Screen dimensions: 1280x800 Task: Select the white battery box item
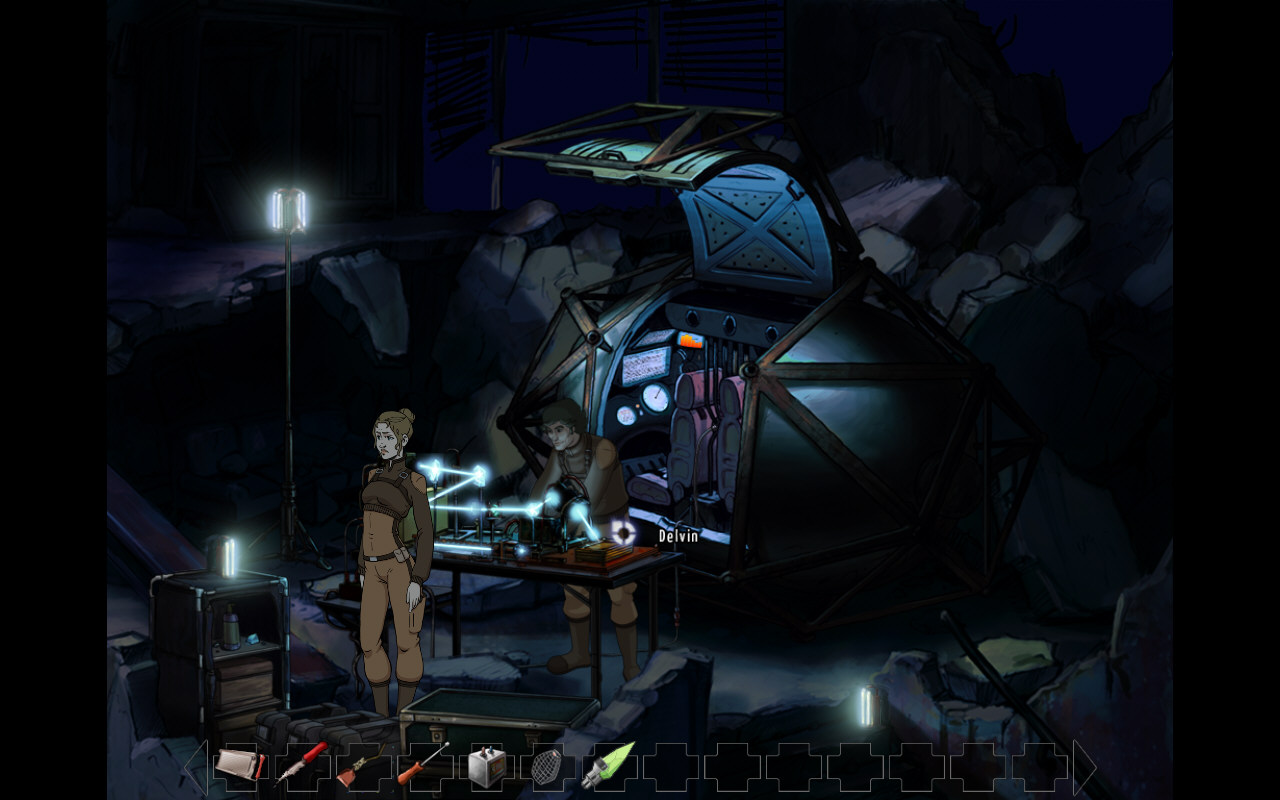click(x=485, y=766)
